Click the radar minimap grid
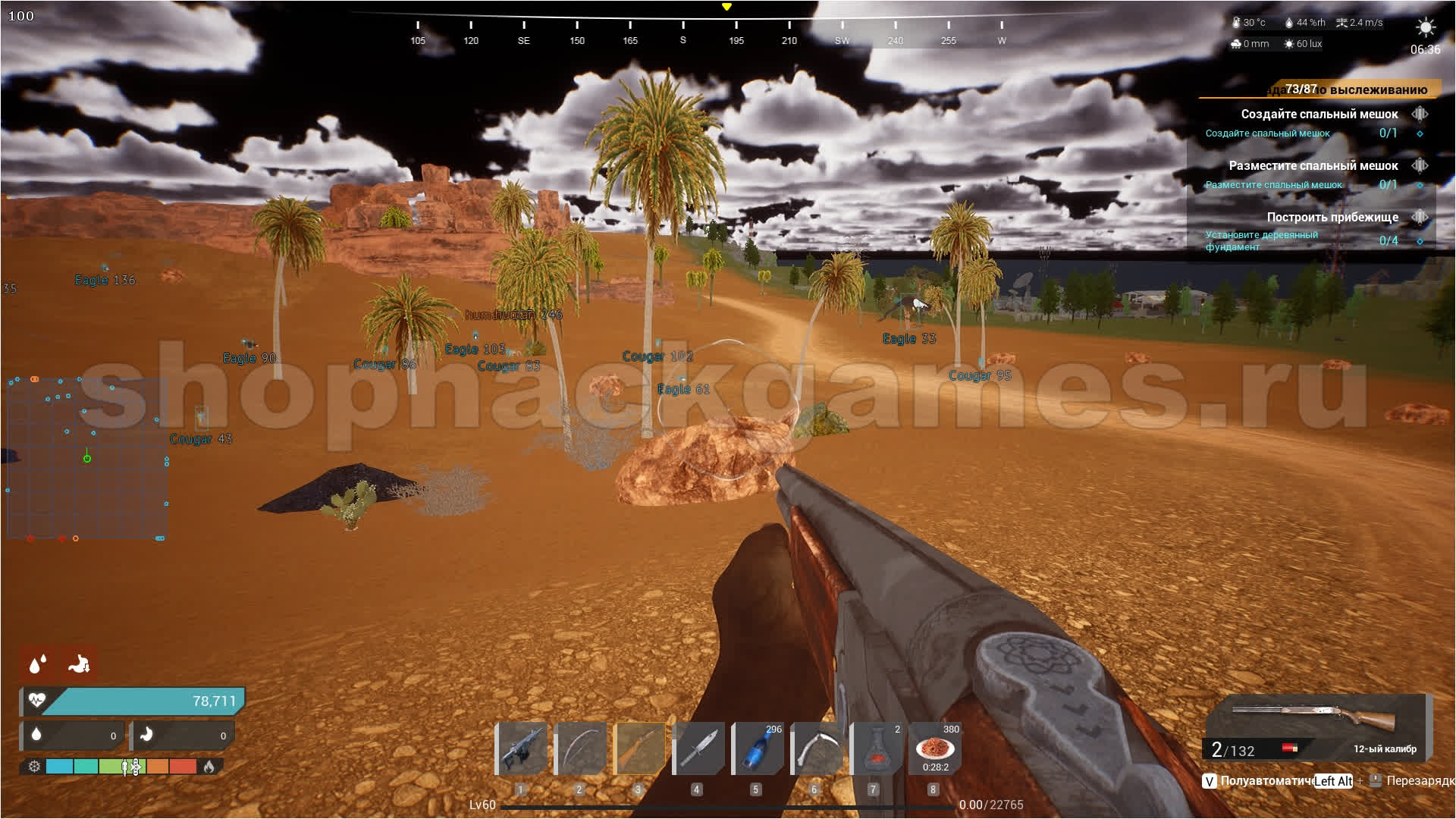Image resolution: width=1456 pixels, height=819 pixels. click(87, 458)
